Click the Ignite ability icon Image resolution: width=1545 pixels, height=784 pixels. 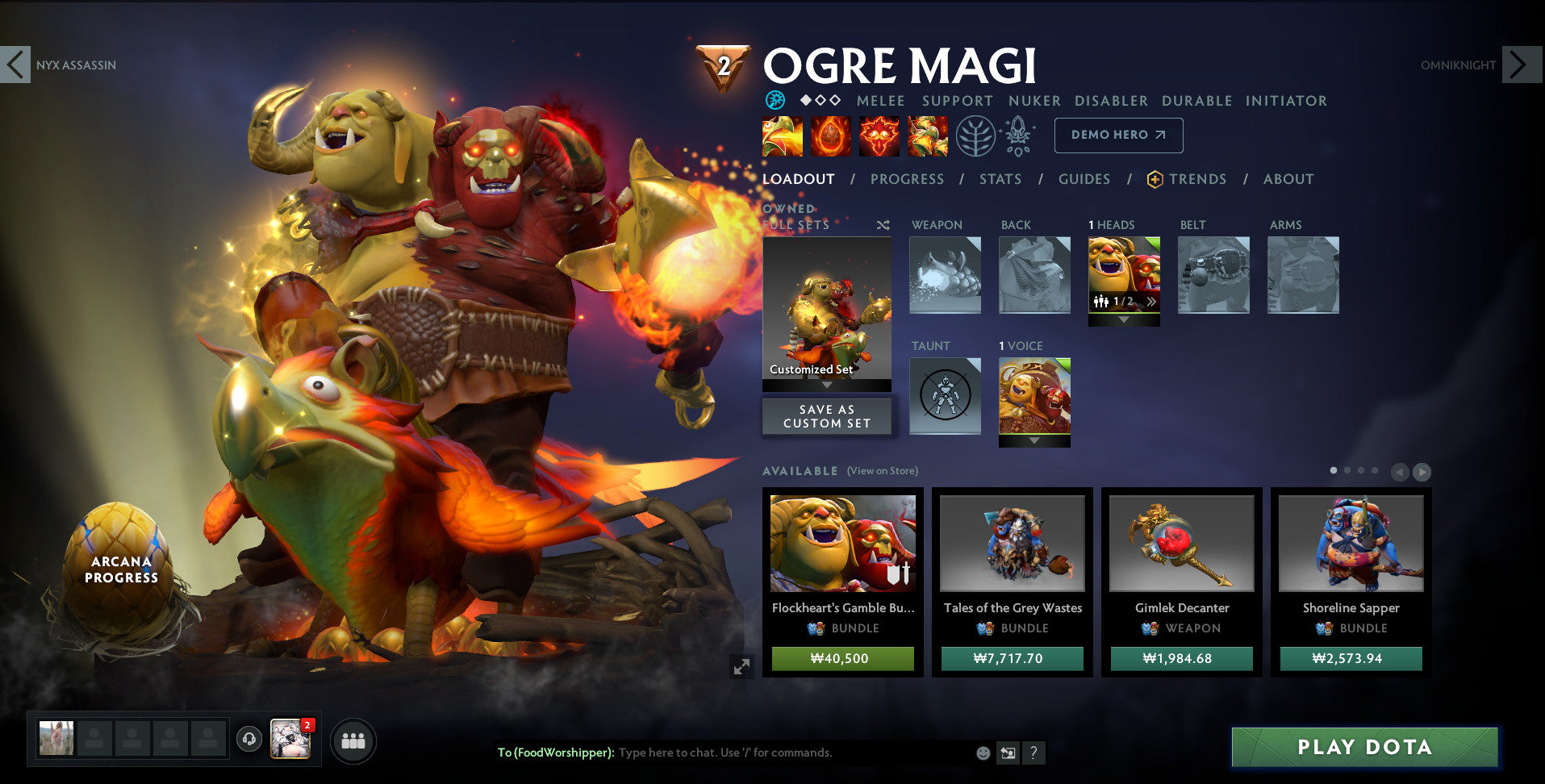click(830, 136)
